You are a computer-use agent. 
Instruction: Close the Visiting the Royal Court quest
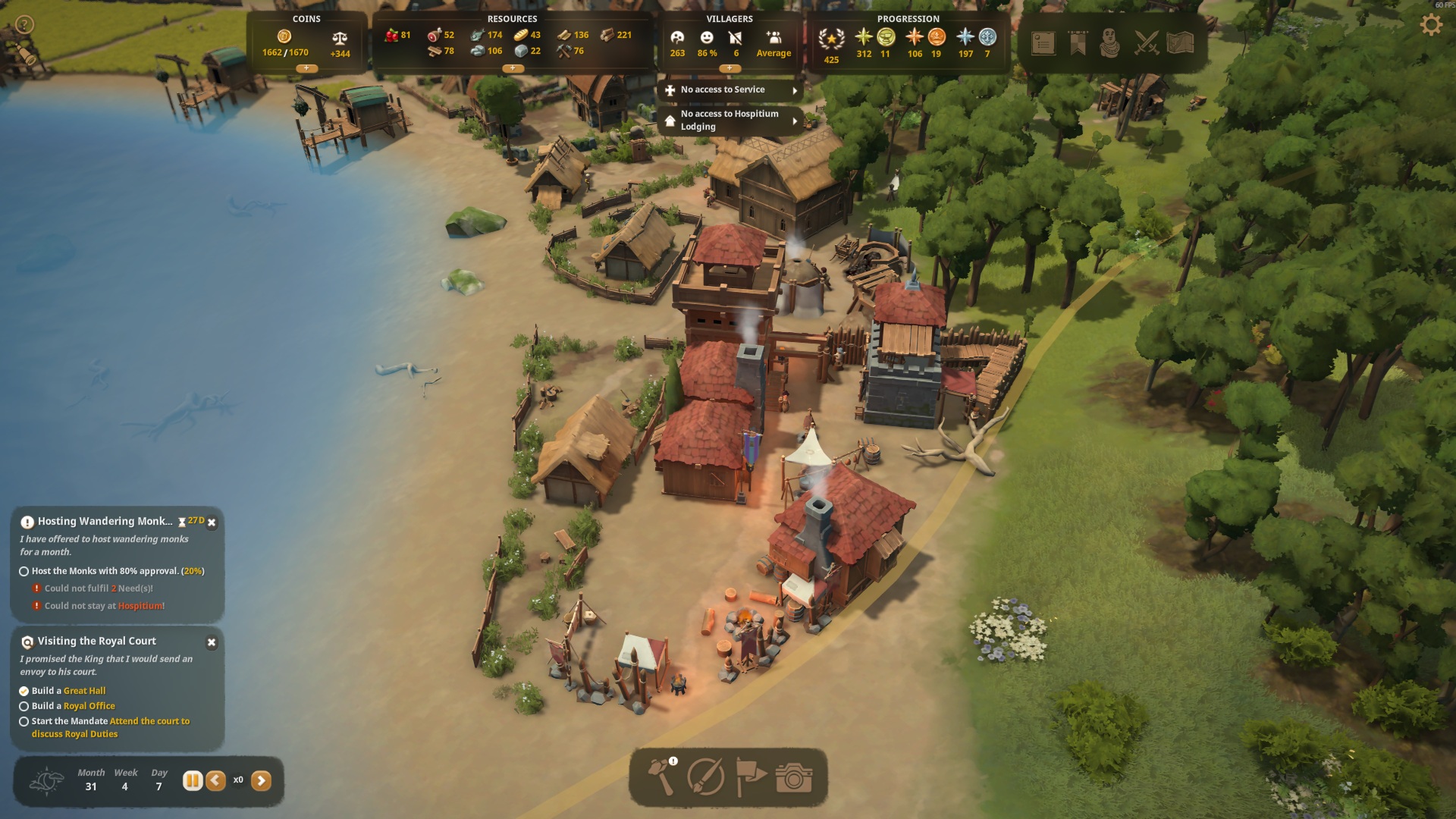[x=212, y=642]
